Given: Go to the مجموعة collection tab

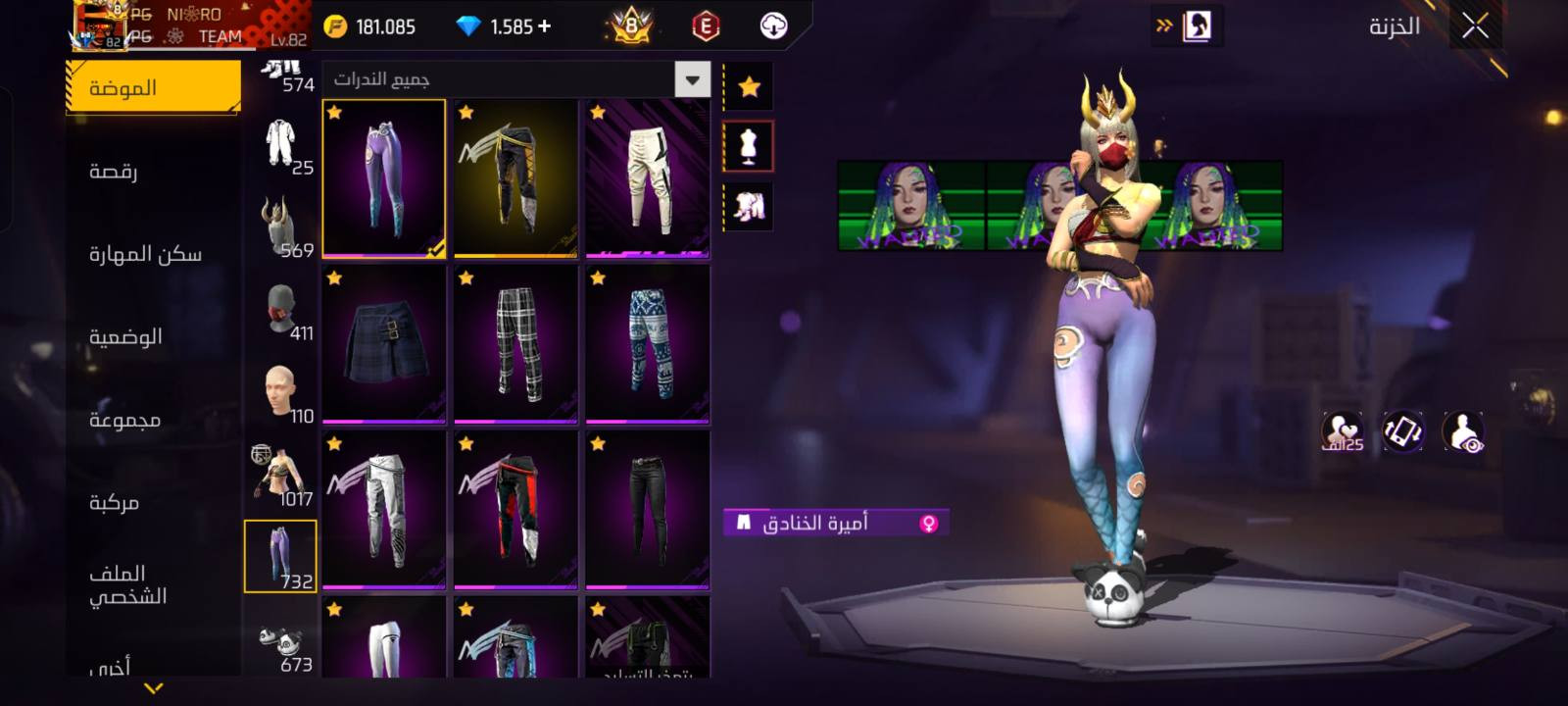Looking at the screenshot, I should pos(124,420).
